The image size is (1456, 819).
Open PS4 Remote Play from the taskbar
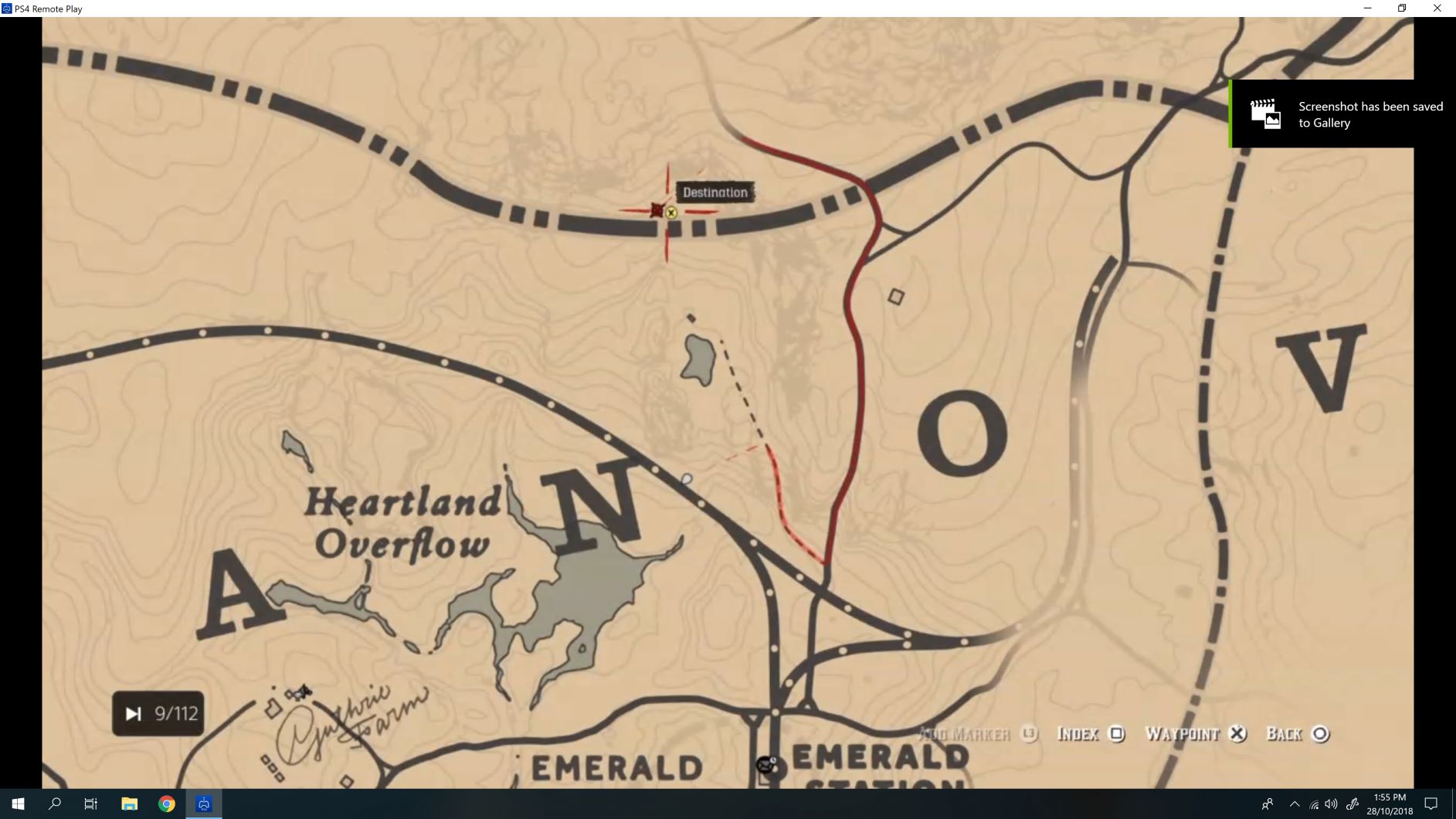(x=203, y=804)
